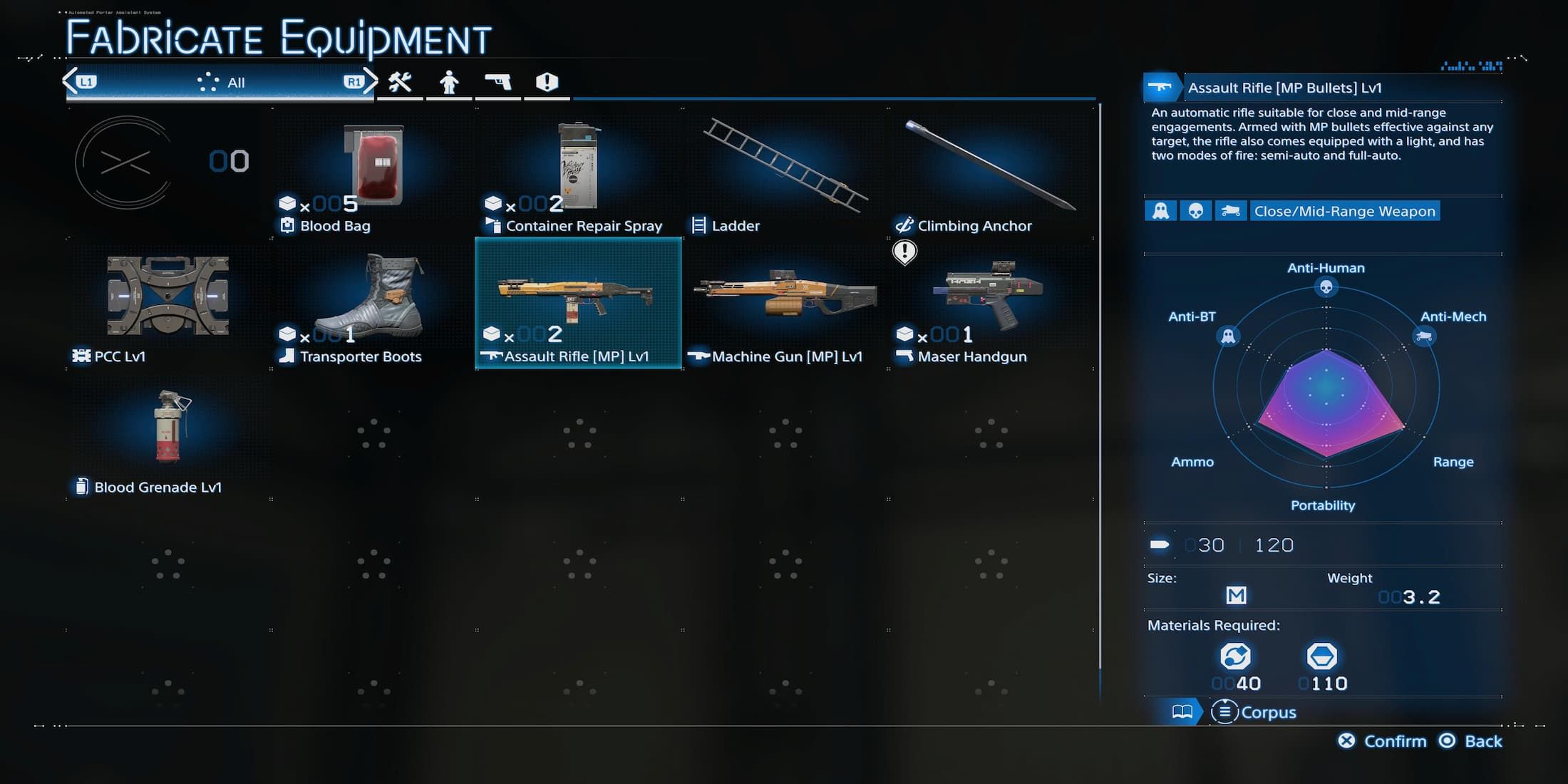The width and height of the screenshot is (1568, 784).
Task: Select the hexagon exclamation category icon
Action: point(547,82)
